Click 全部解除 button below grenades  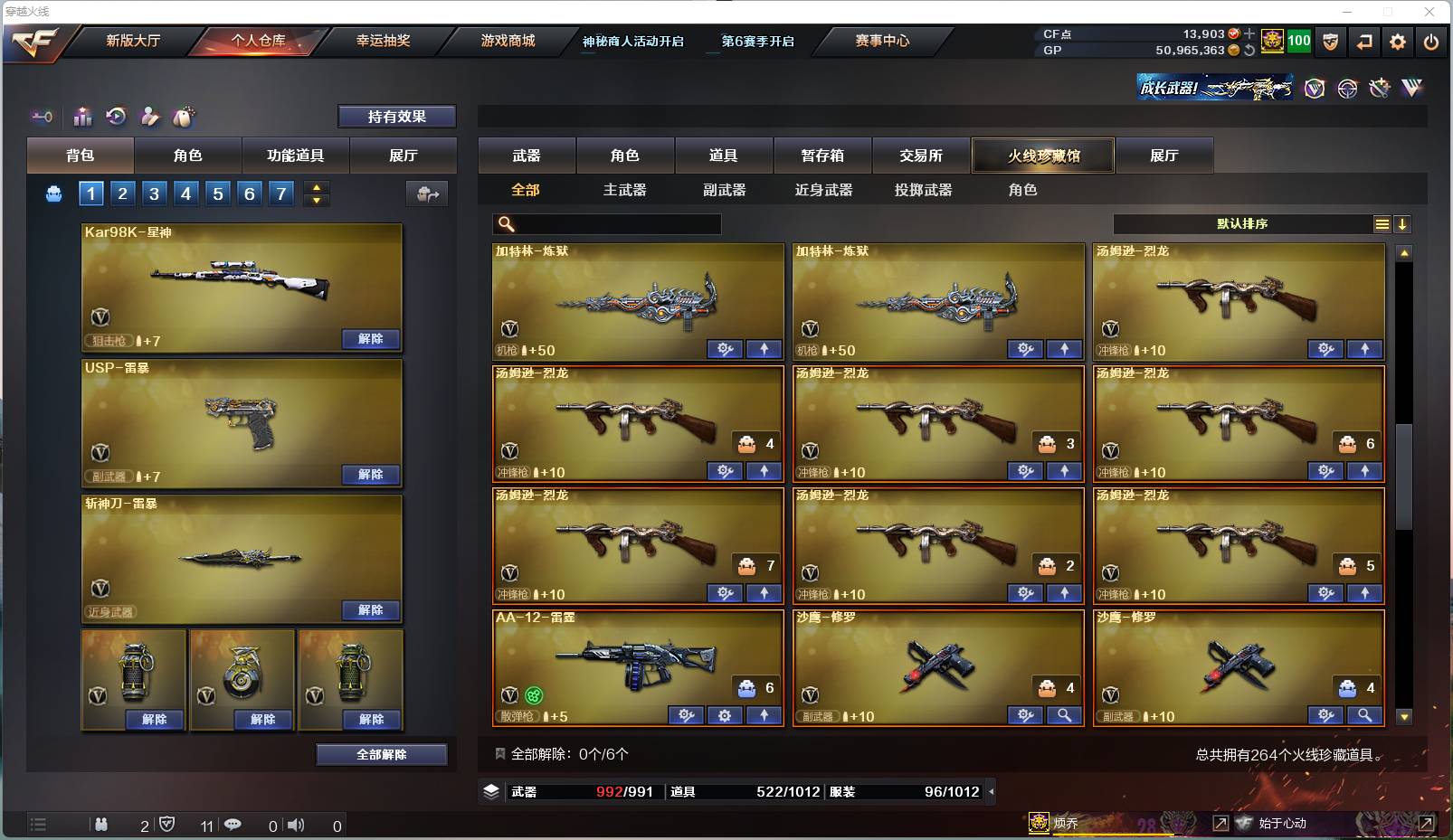[x=382, y=753]
